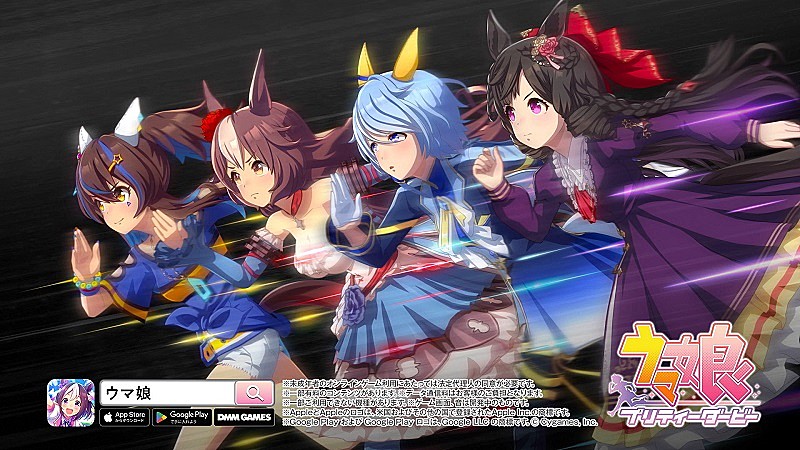Click the pink magnifying glass search button
The image size is (800, 450).
pyautogui.click(x=254, y=393)
